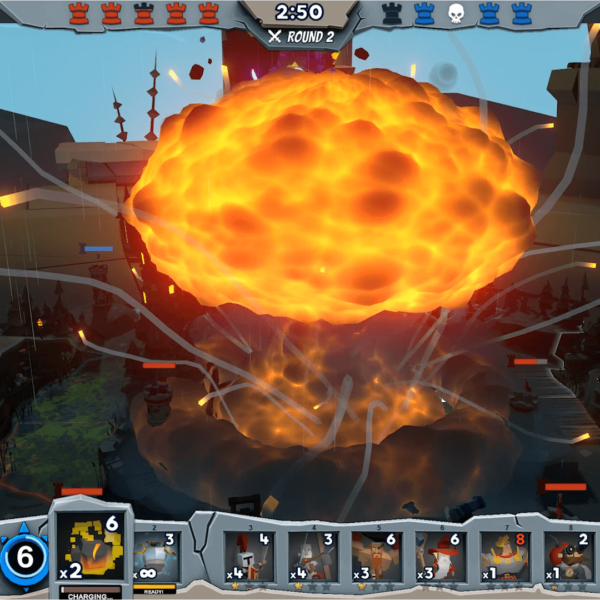Pick the x4 soldier card costing 3
Screen dimensions: 600x600
(x=313, y=557)
